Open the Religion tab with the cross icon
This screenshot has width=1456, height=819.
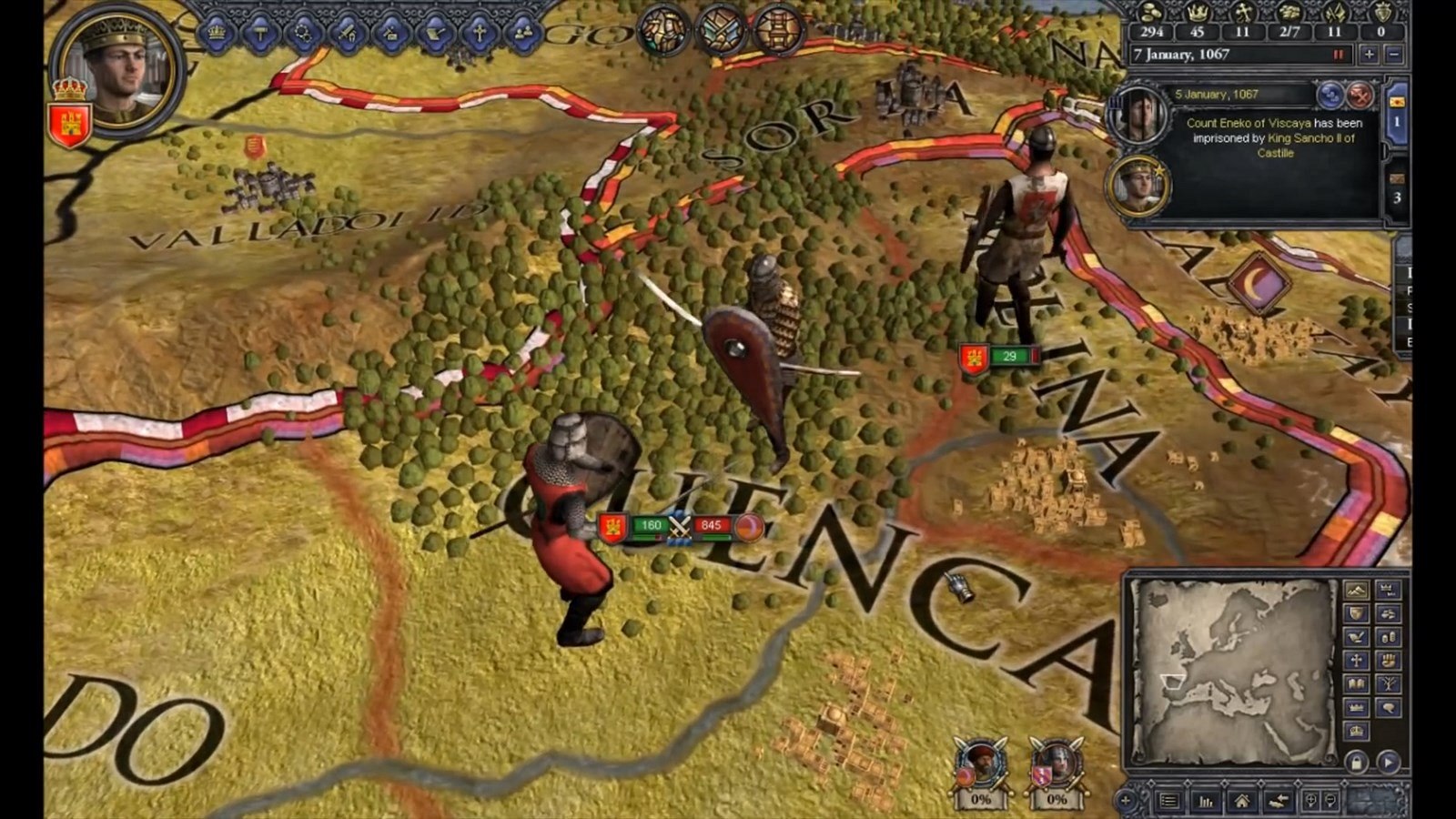click(479, 33)
